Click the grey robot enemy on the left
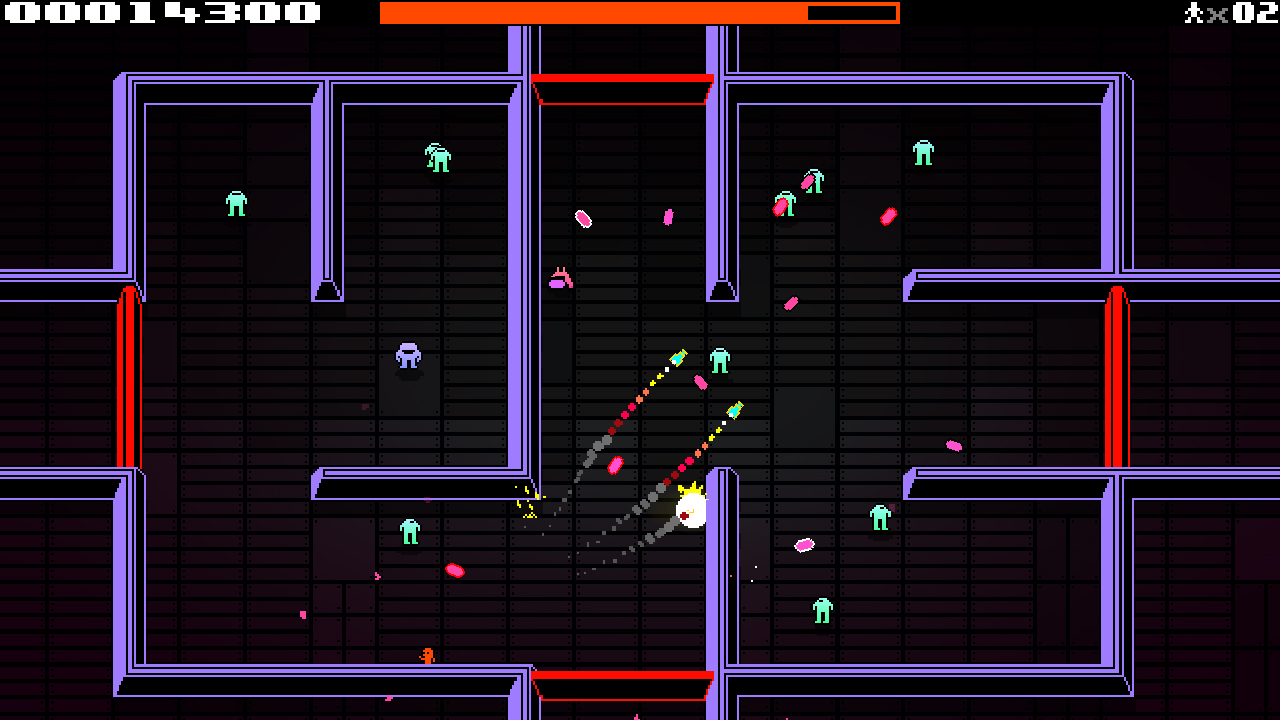The width and height of the screenshot is (1280, 720). tap(409, 357)
